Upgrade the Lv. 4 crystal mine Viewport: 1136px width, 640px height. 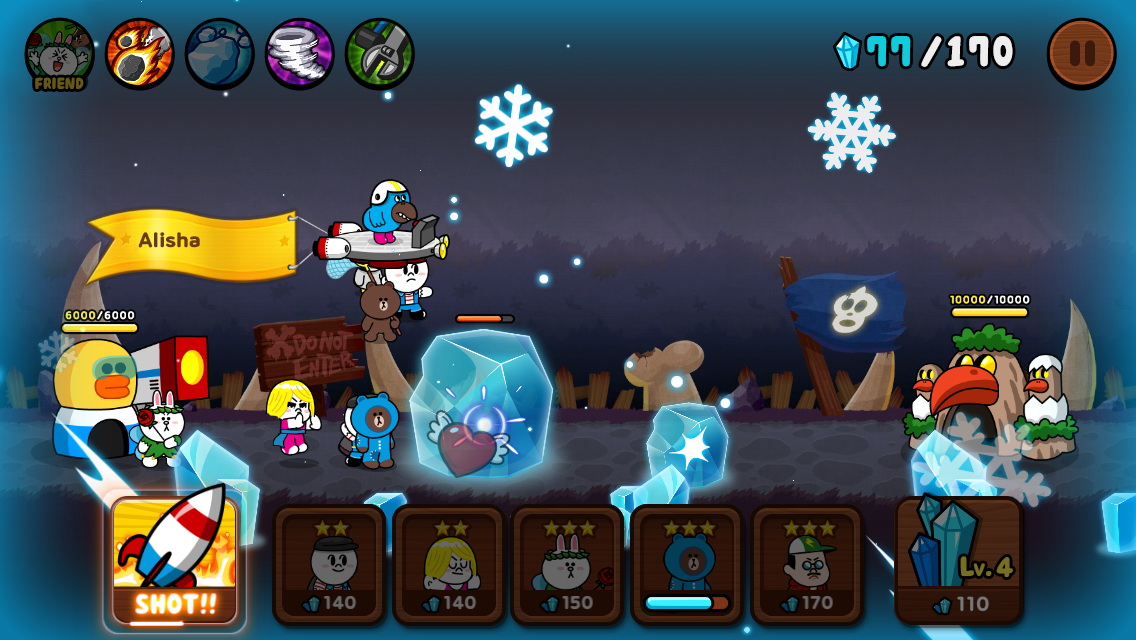[x=958, y=560]
